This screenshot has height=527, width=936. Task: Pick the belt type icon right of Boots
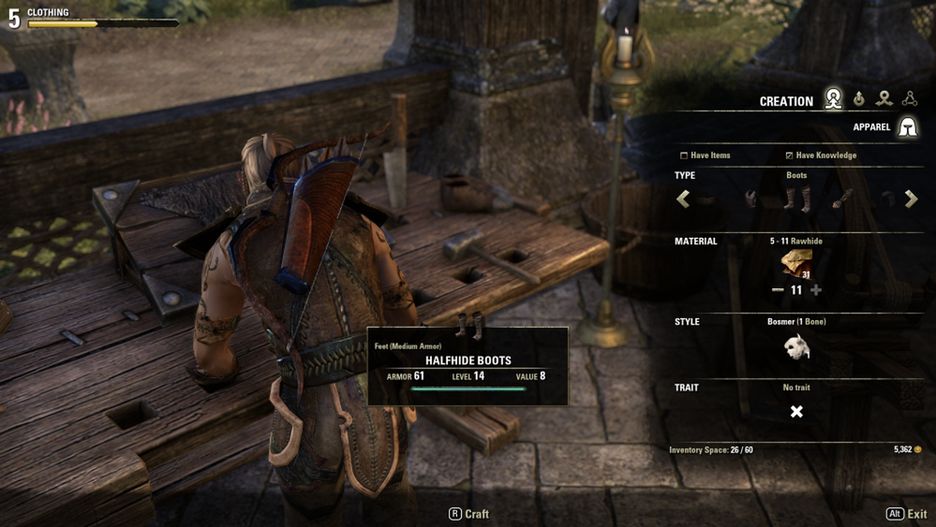pos(842,199)
